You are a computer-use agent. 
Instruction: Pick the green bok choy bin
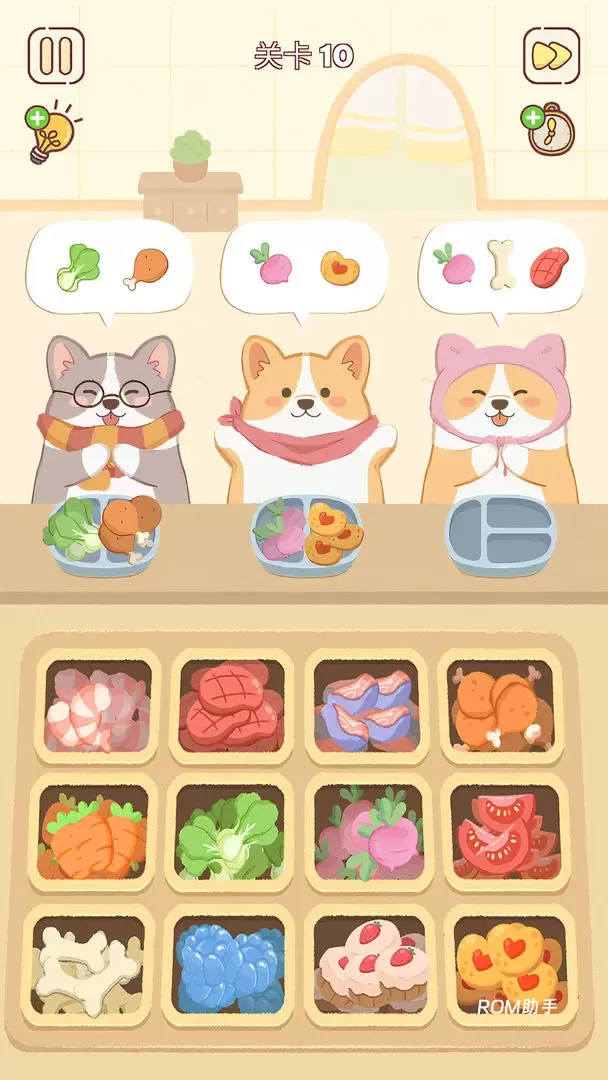tap(231, 834)
